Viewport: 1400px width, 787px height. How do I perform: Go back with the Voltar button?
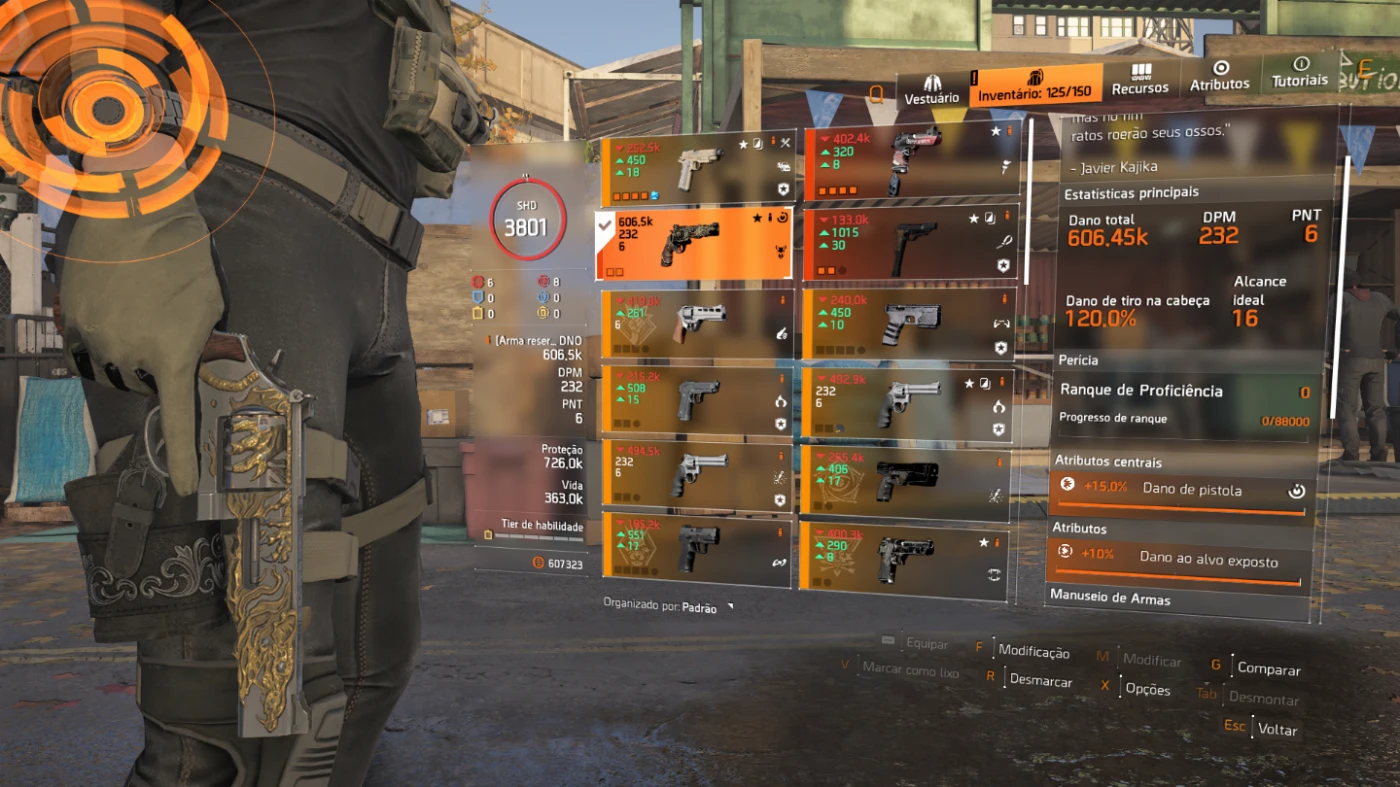pyautogui.click(x=1276, y=730)
